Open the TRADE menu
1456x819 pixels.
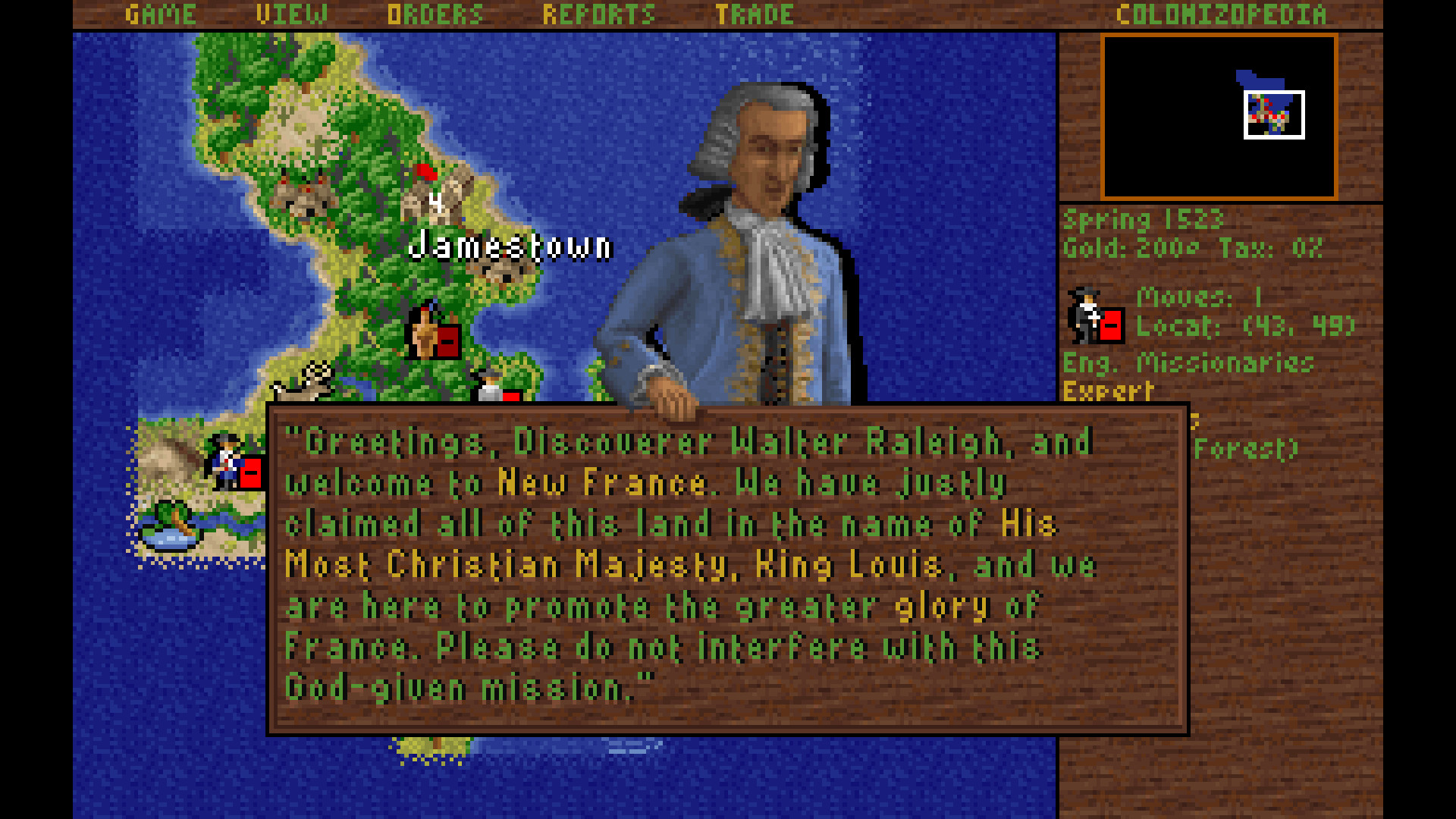755,13
